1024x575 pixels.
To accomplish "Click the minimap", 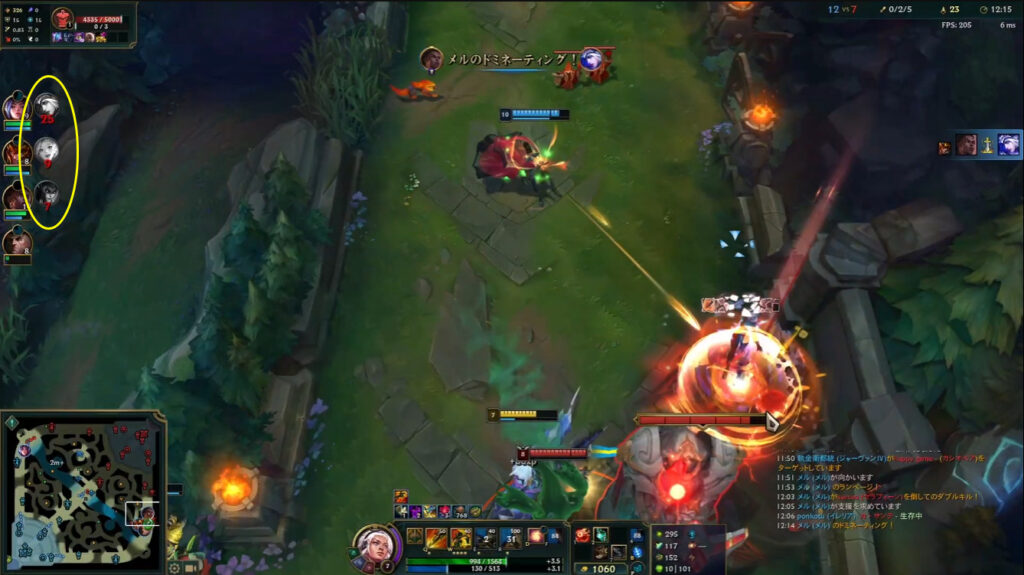I will (x=81, y=492).
